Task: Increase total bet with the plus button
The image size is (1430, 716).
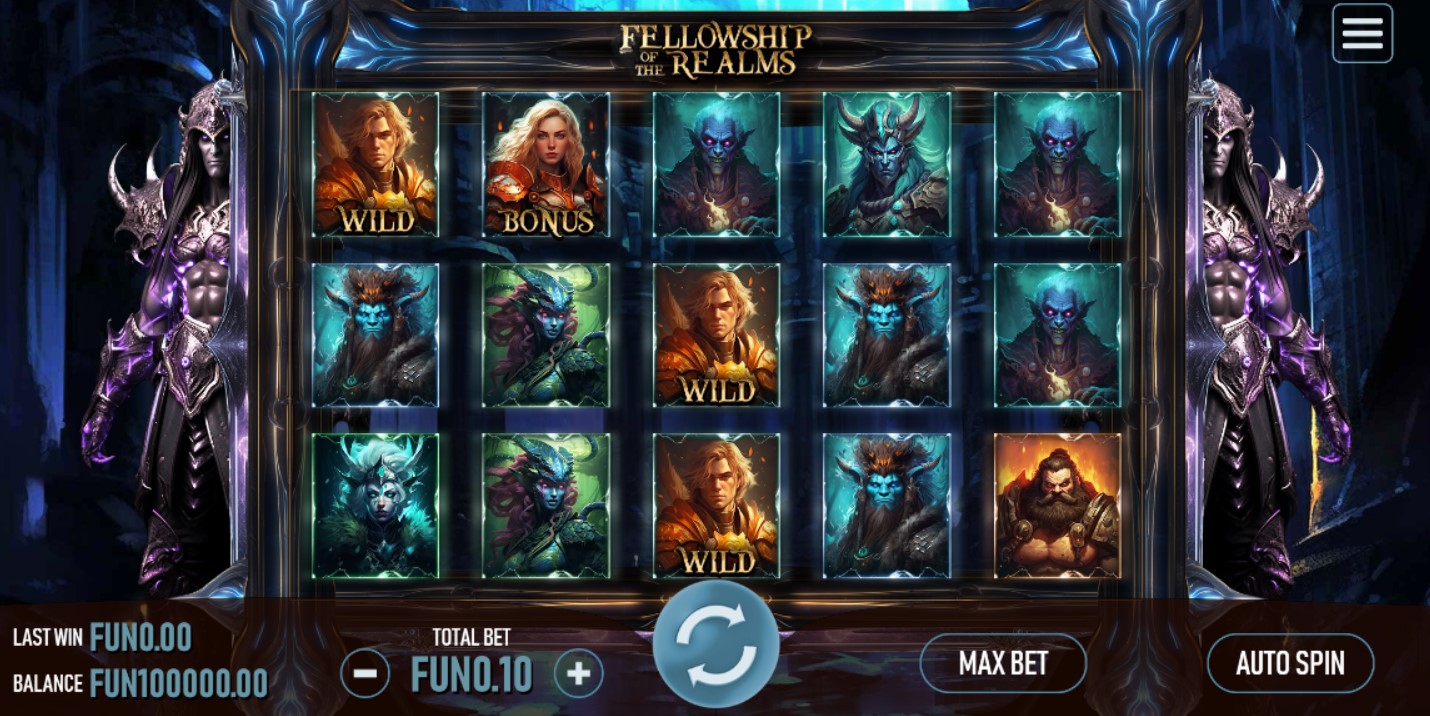Action: coord(578,674)
